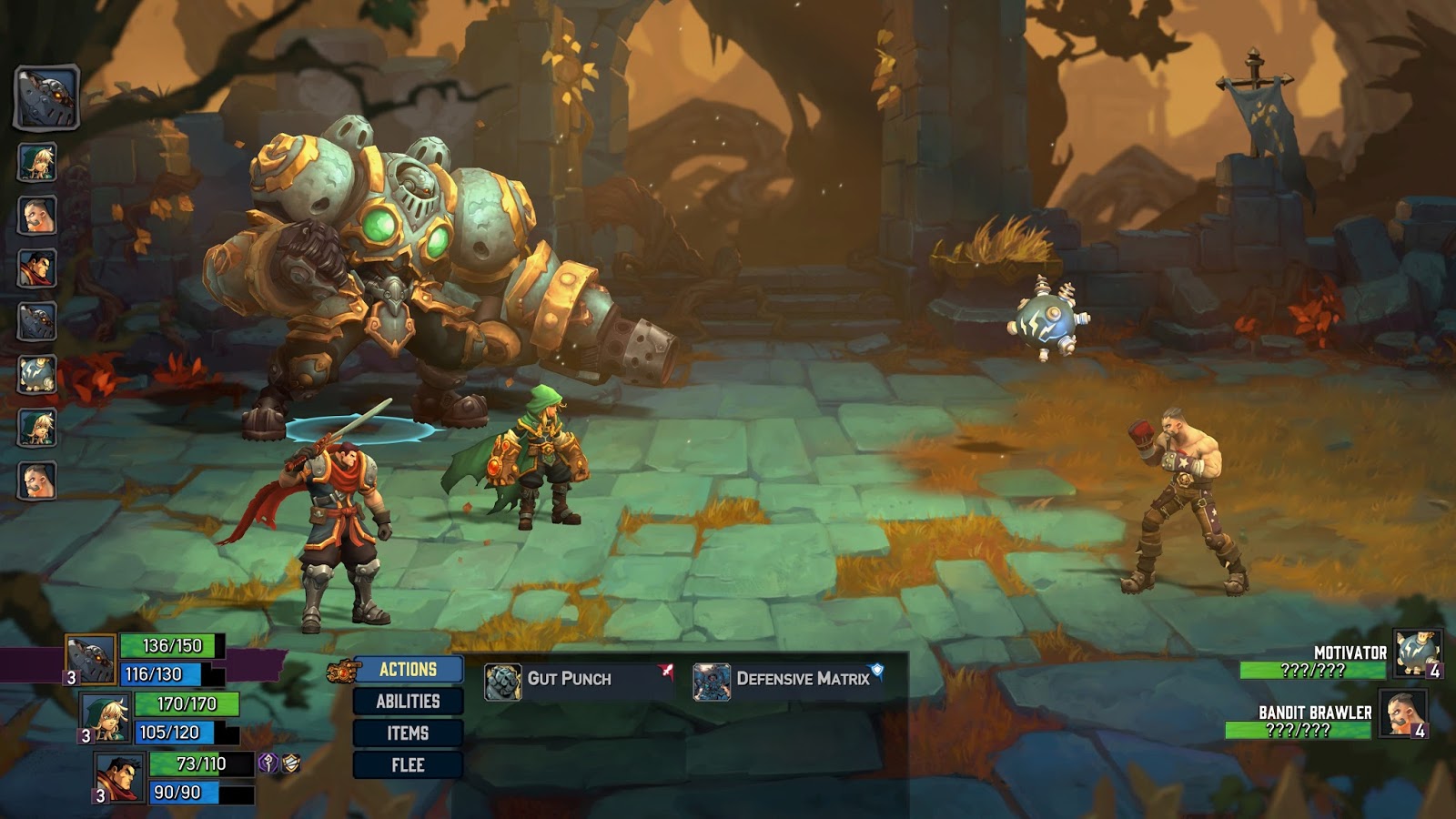Open the Abilities menu
The width and height of the screenshot is (1456, 819).
[x=408, y=702]
